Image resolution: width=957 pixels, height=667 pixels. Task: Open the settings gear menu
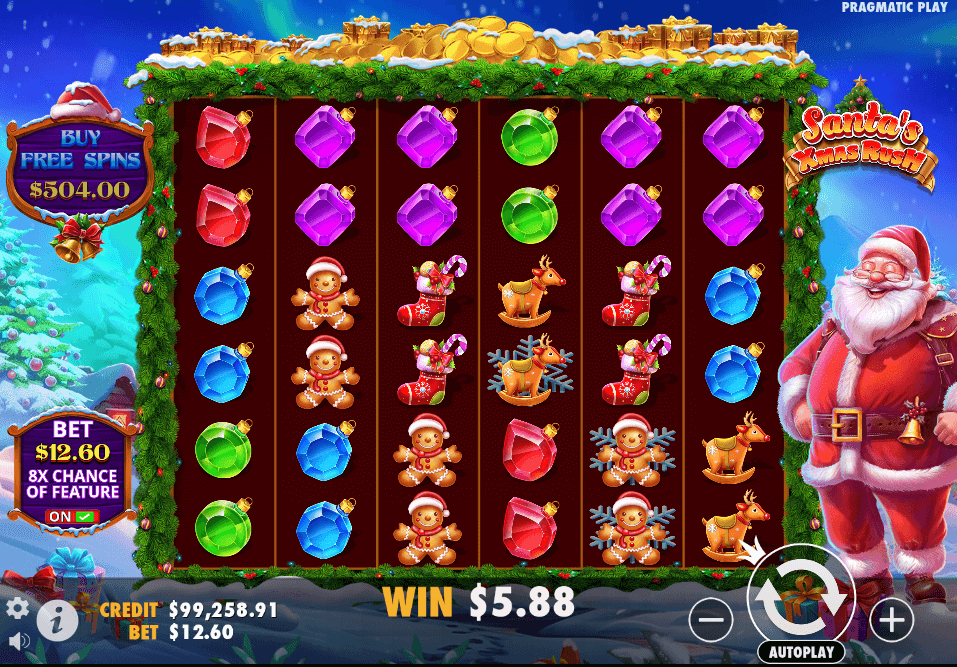(17, 608)
